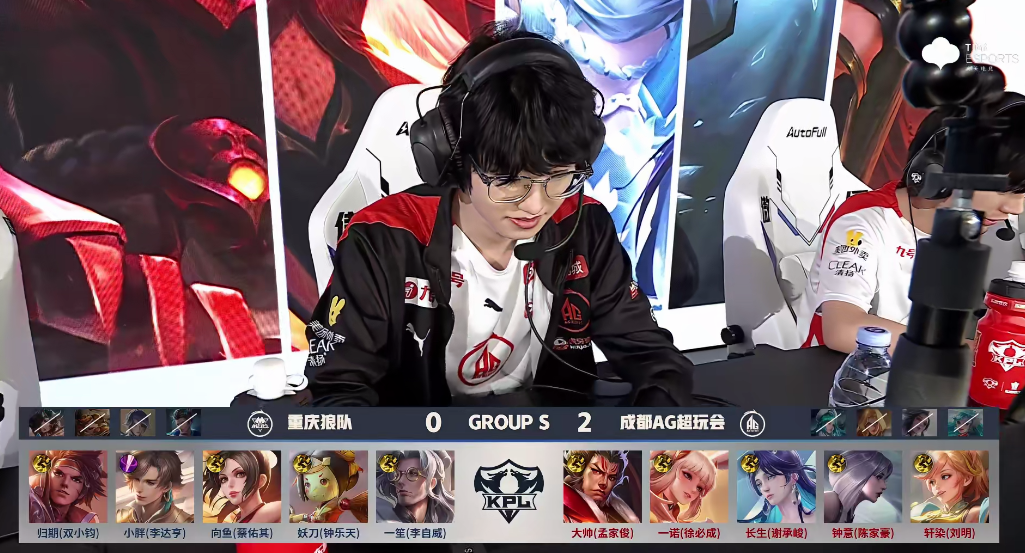Click the 重庆狼队 team logo
This screenshot has height=553, width=1025.
tap(260, 423)
